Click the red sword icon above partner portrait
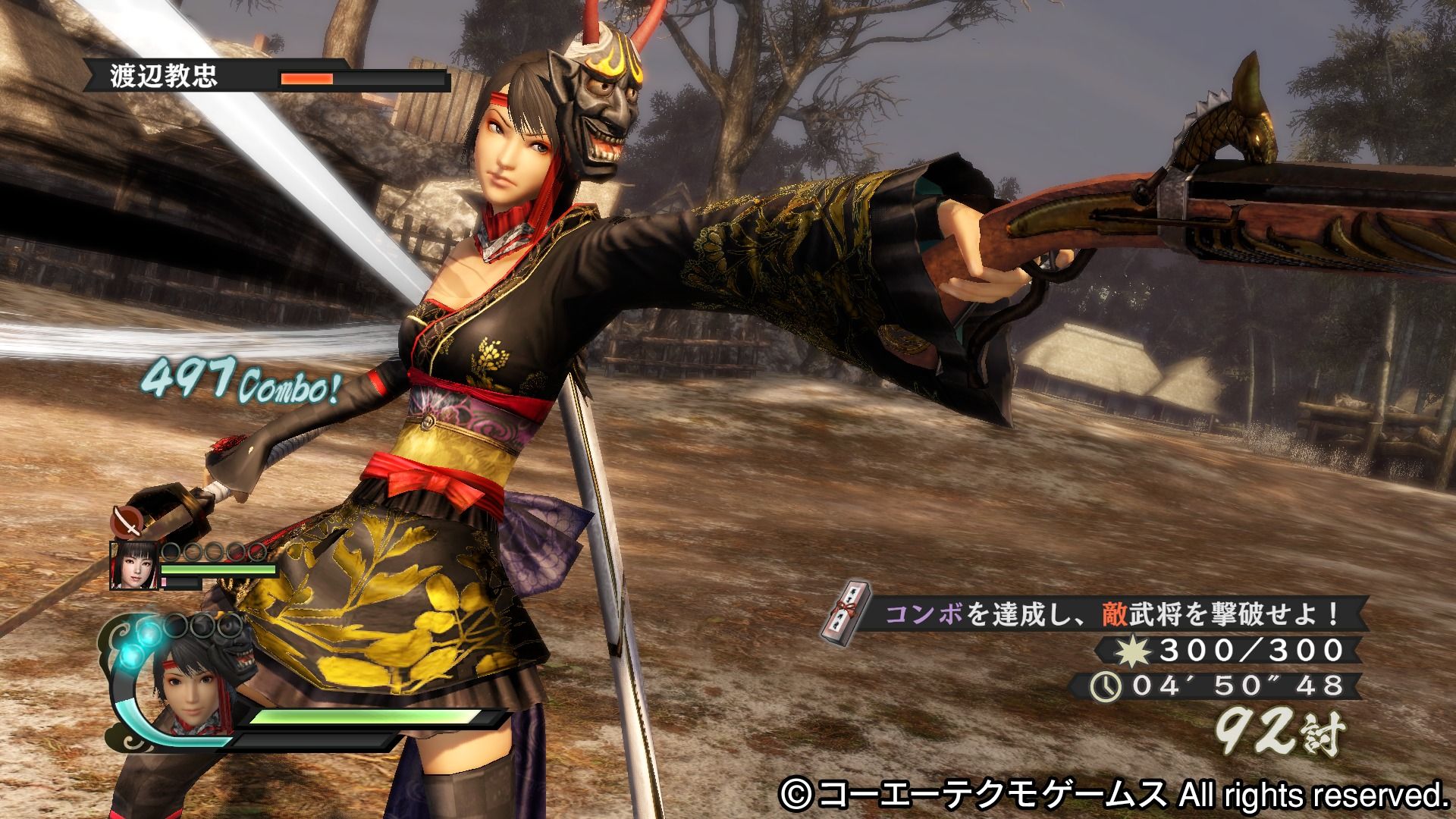 point(124,522)
